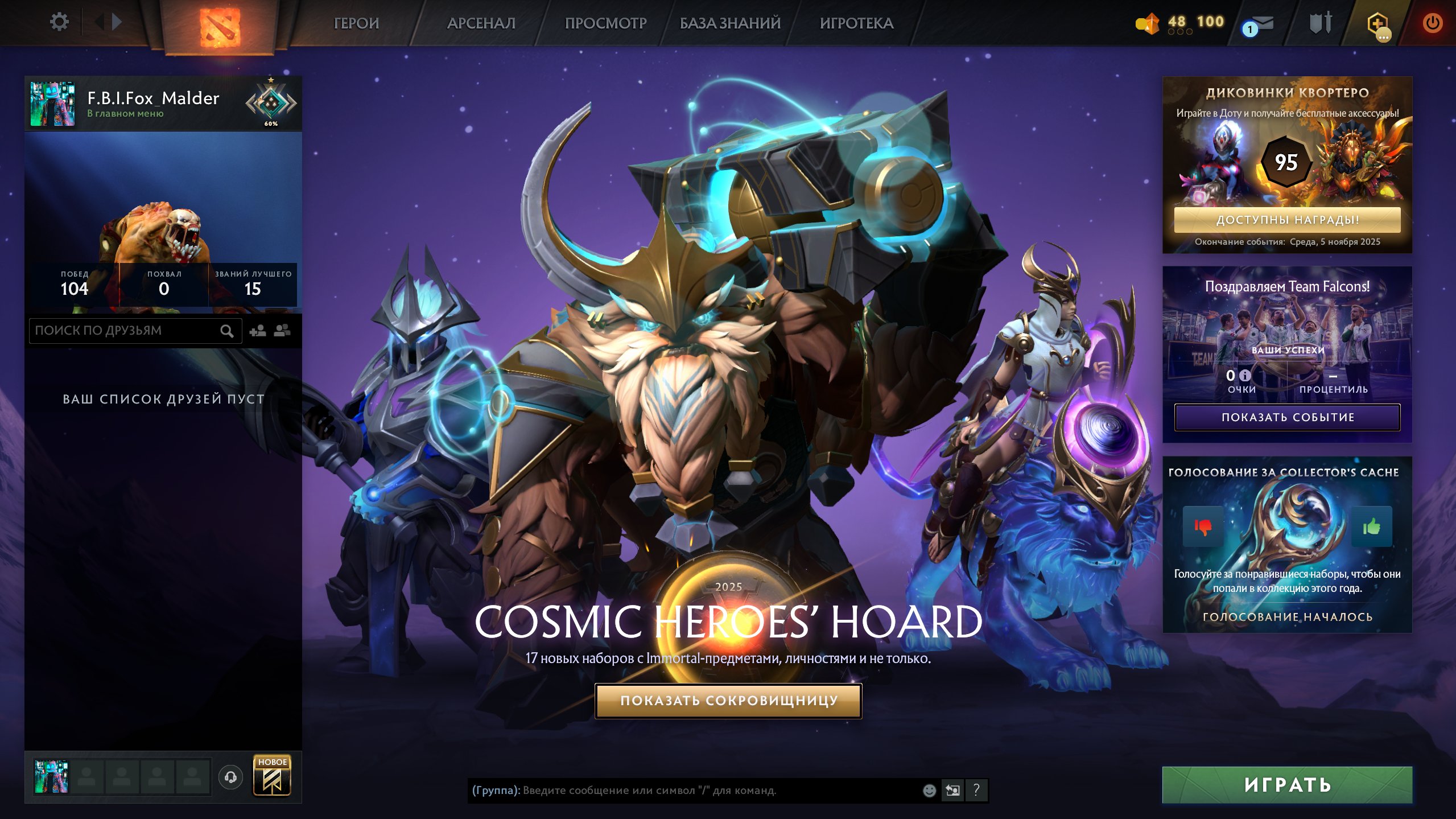Toggle the add friend icon next to search

pos(257,330)
